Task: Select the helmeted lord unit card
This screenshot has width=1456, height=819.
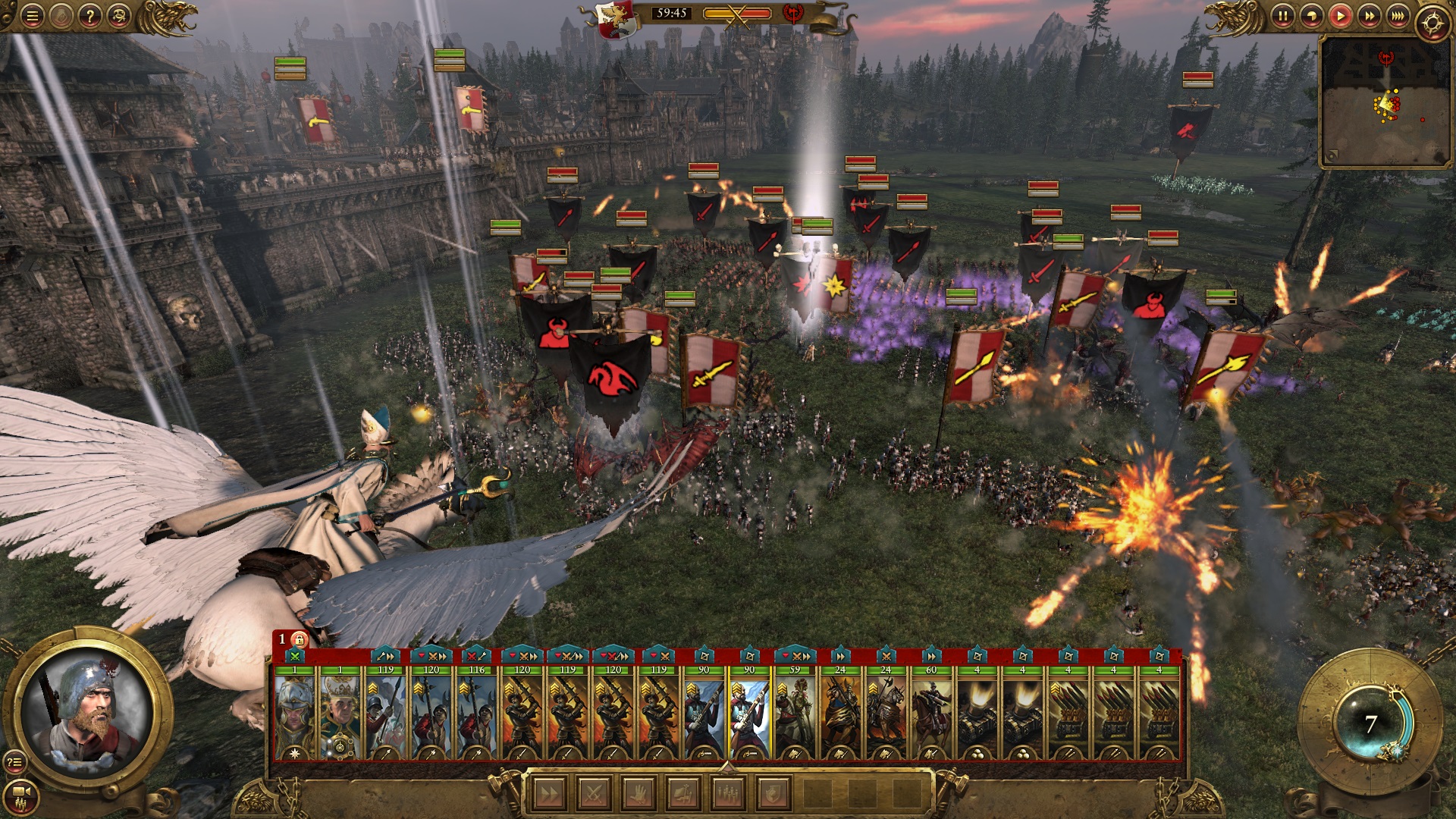Action: click(294, 713)
